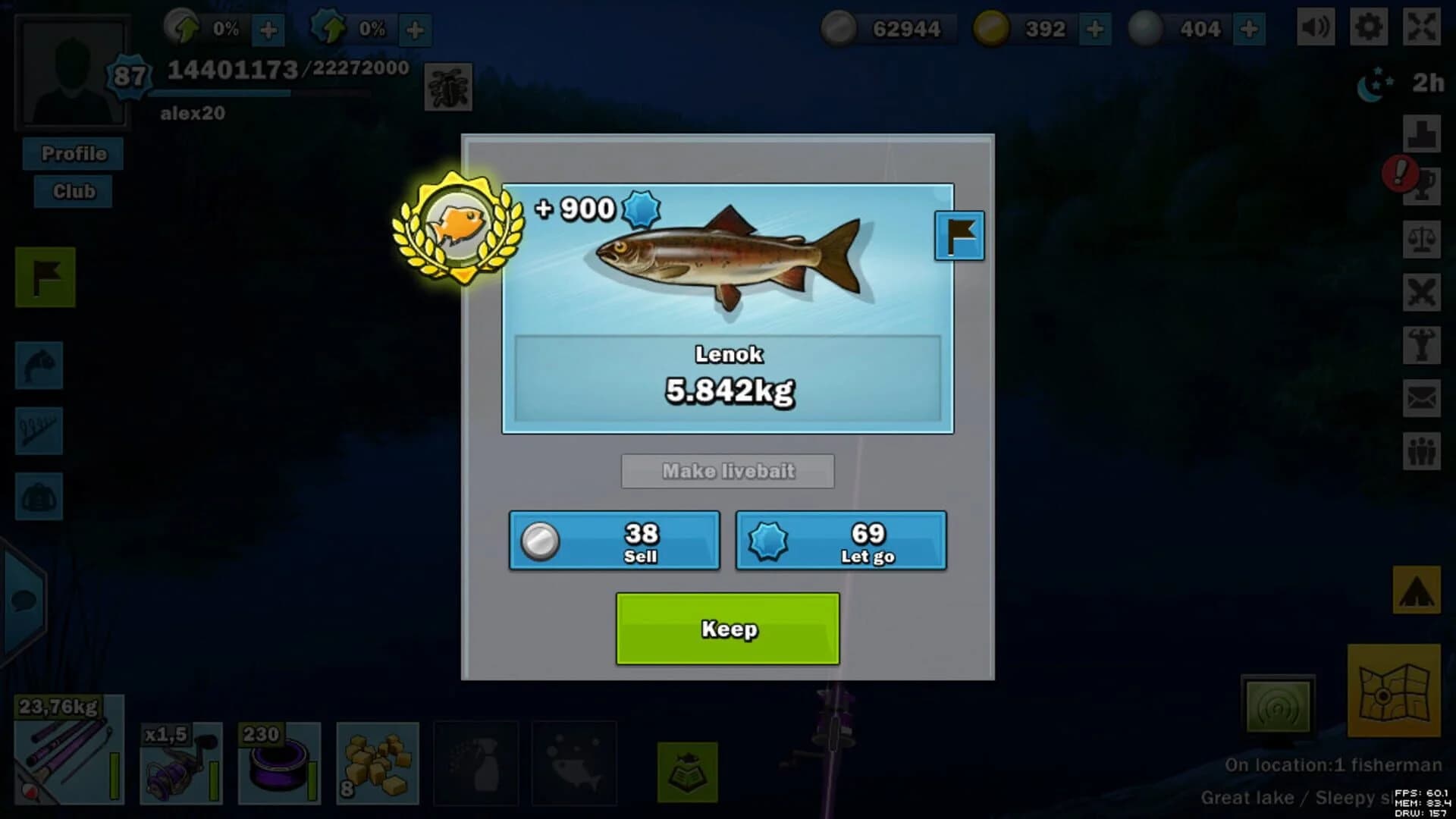
Task: Toggle the flag marker on the fish card
Action: click(959, 235)
